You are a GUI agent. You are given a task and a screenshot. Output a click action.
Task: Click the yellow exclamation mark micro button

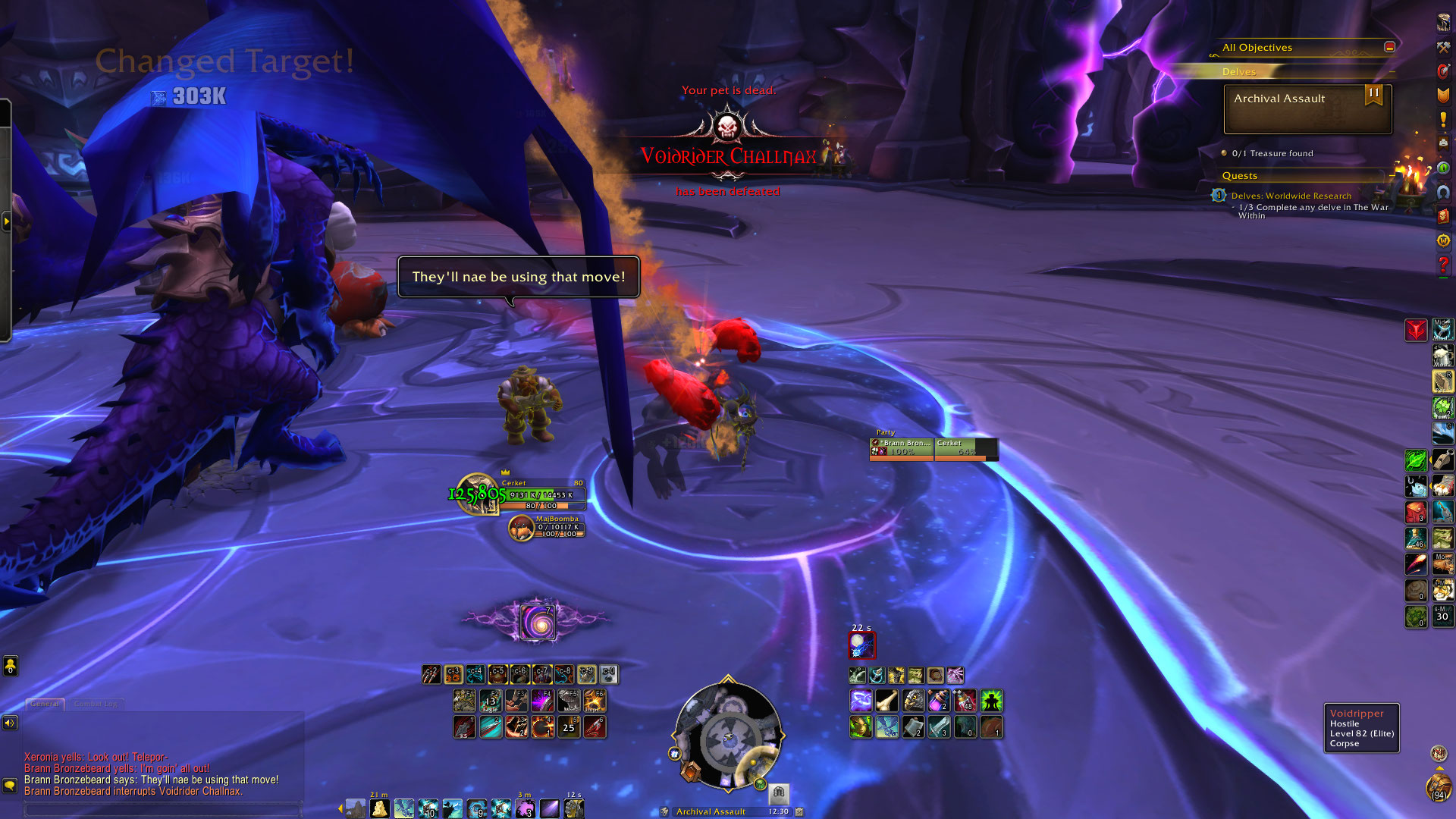pos(1442,119)
